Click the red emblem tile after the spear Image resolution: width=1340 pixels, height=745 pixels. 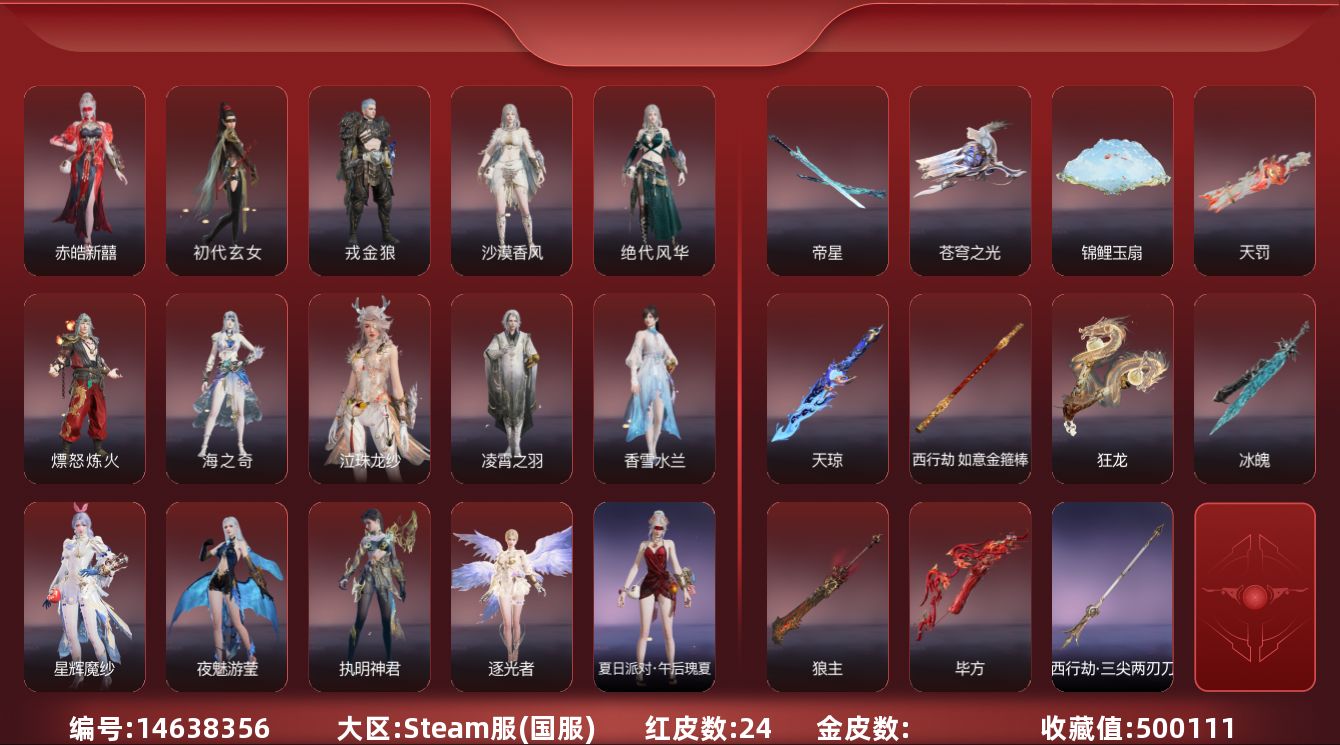pyautogui.click(x=1255, y=597)
